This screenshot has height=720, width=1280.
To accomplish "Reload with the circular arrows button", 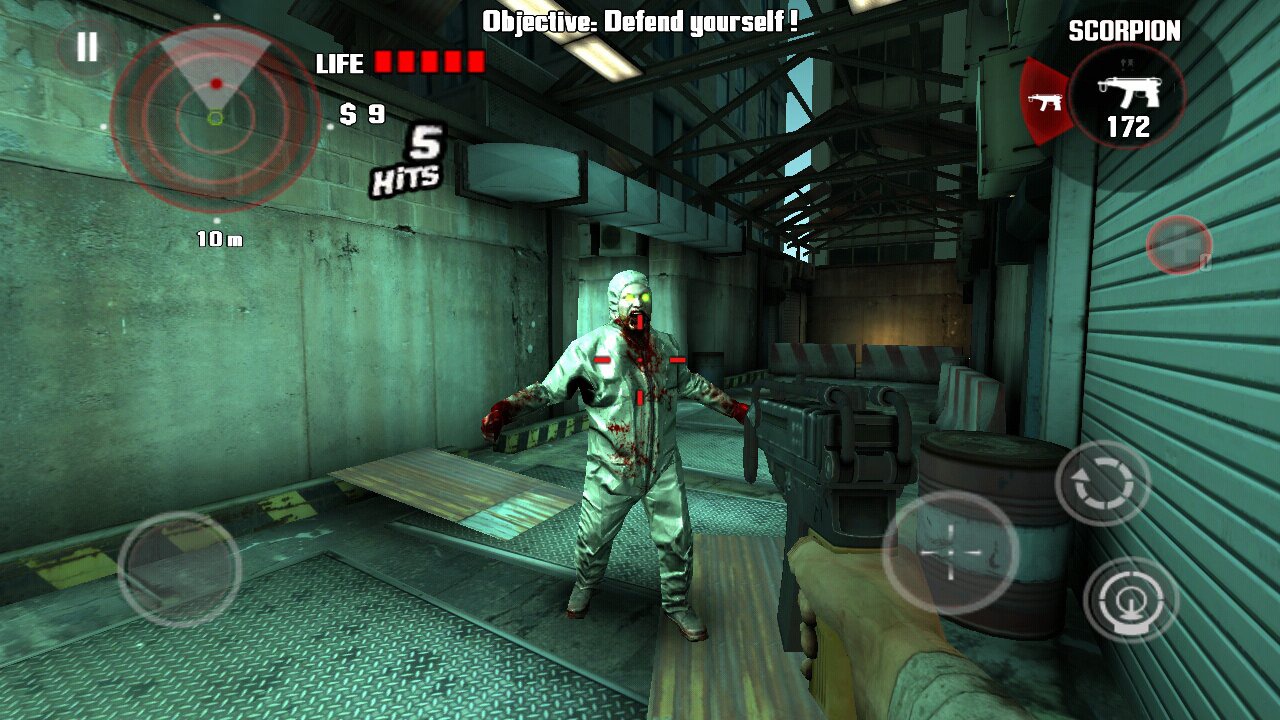I will coord(1103,484).
